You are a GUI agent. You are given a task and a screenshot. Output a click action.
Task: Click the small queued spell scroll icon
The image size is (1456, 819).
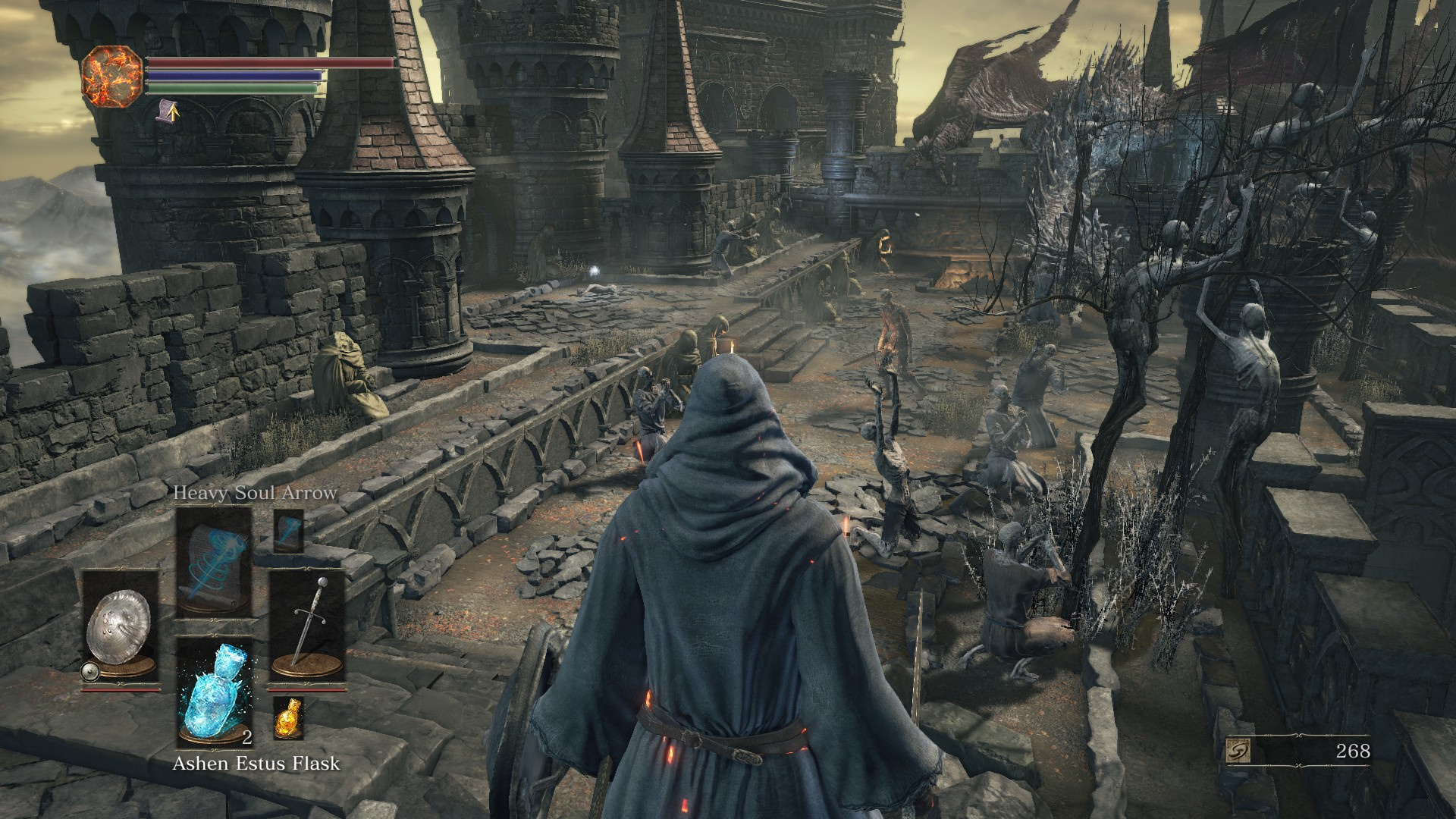tap(288, 530)
